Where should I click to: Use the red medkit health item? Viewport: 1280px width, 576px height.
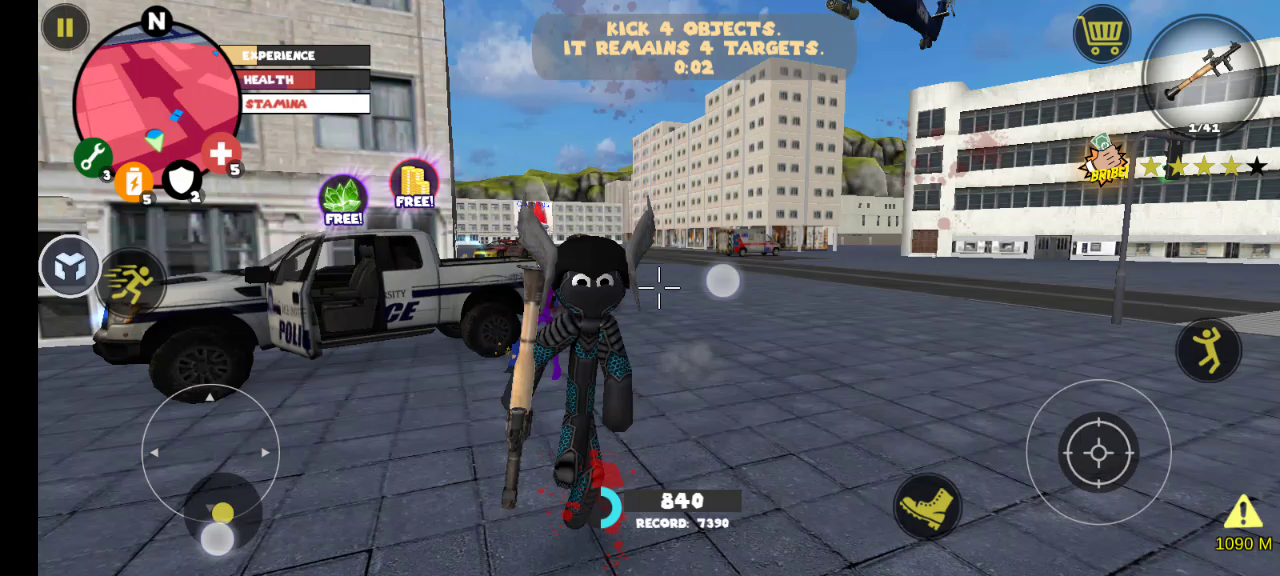pyautogui.click(x=221, y=153)
